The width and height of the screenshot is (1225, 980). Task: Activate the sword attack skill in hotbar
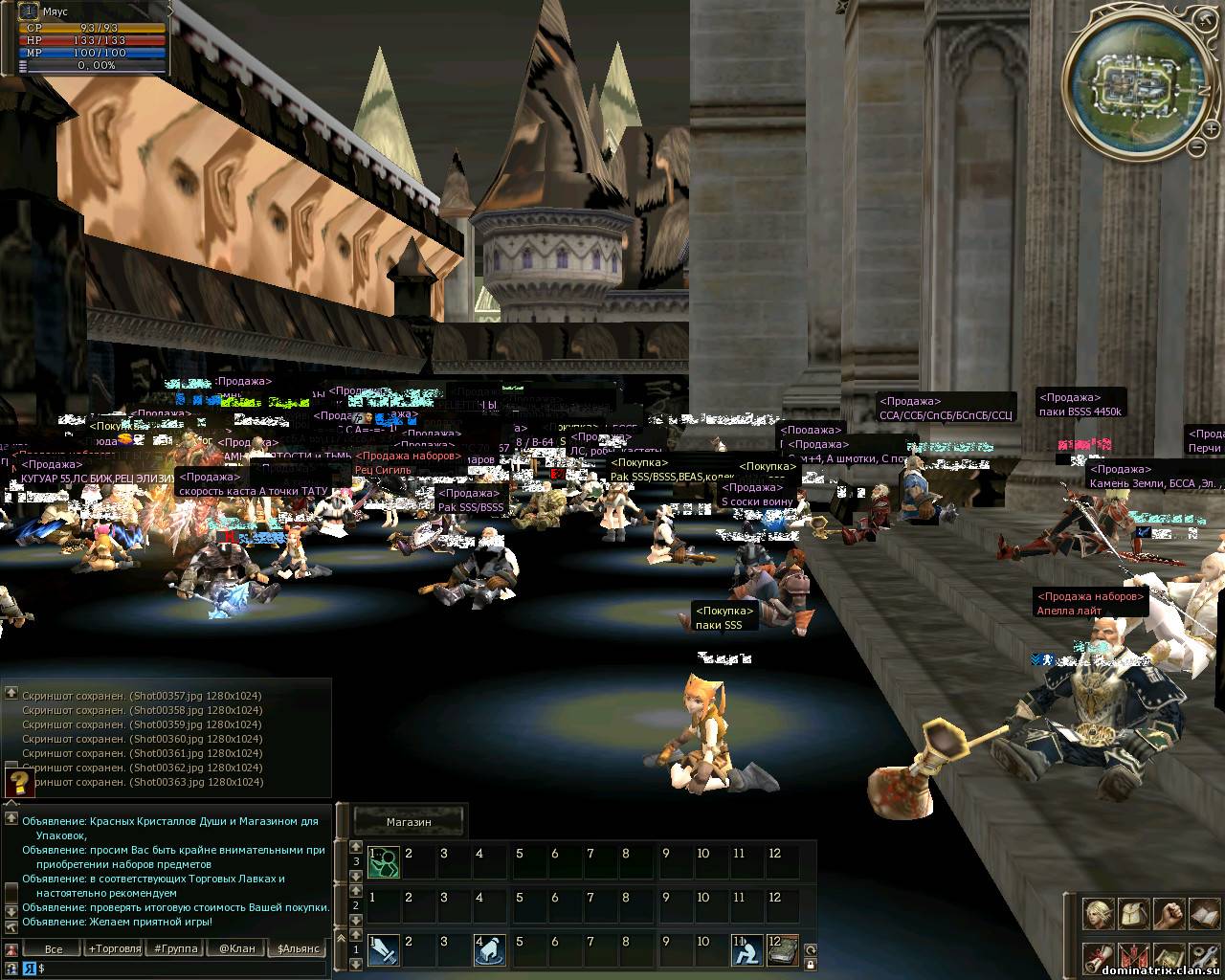pyautogui.click(x=383, y=949)
